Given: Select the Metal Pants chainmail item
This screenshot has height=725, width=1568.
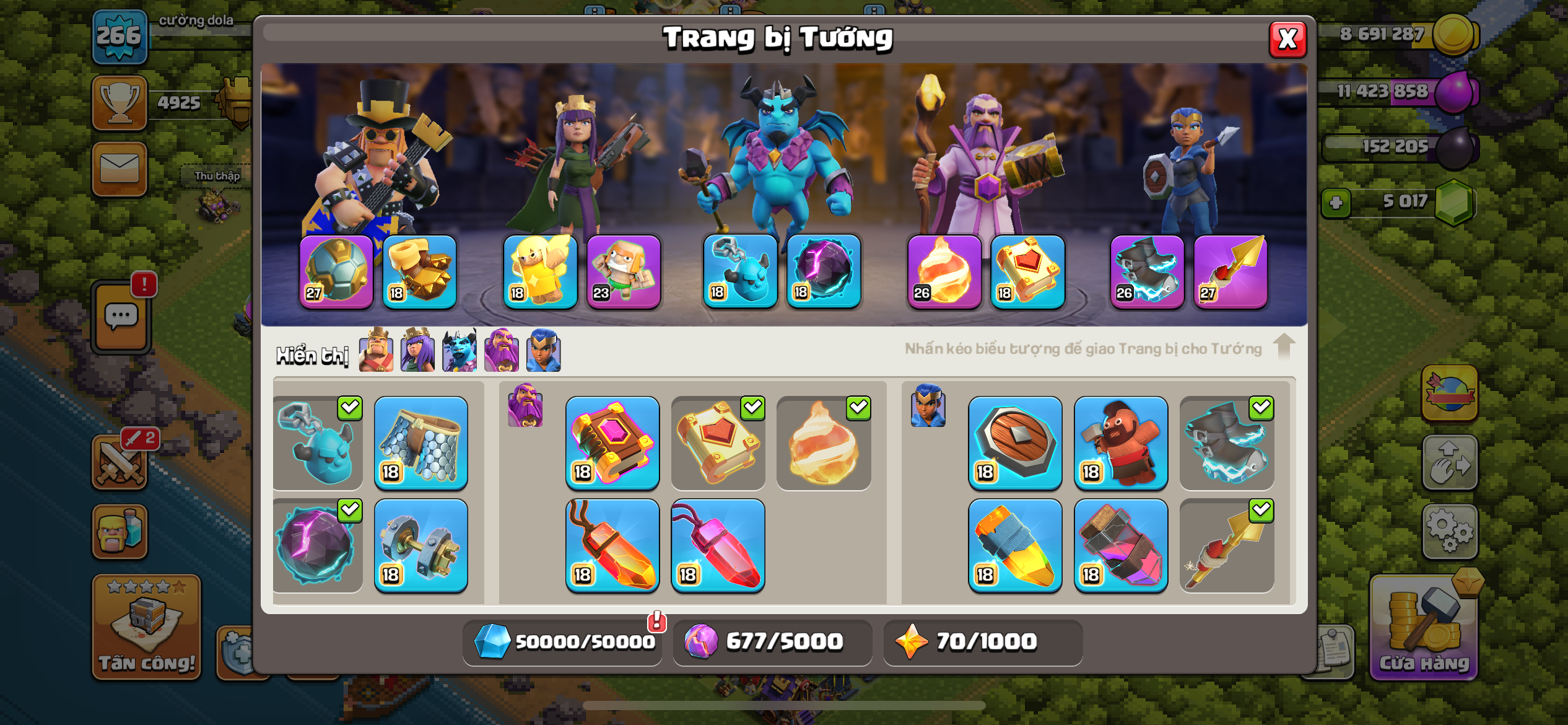Looking at the screenshot, I should [x=421, y=443].
